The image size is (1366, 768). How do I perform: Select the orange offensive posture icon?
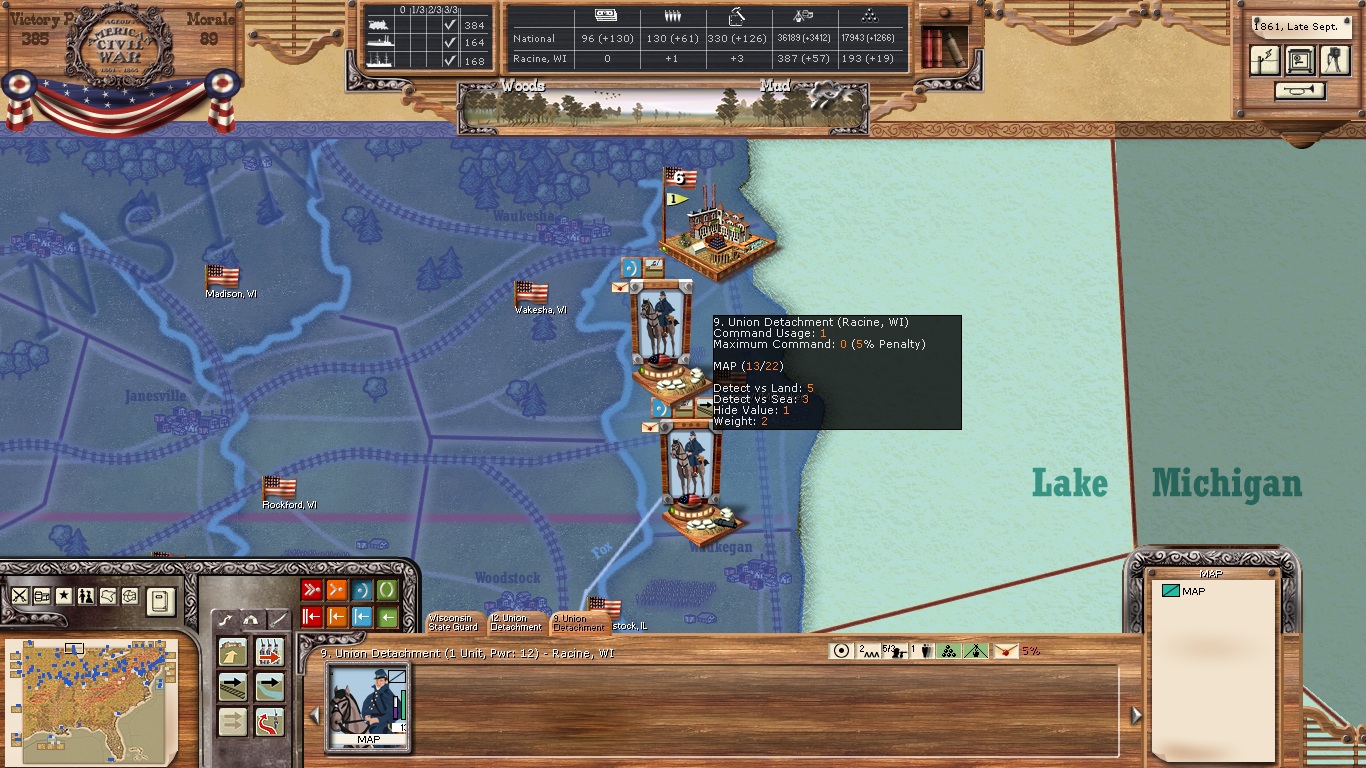tap(337, 591)
